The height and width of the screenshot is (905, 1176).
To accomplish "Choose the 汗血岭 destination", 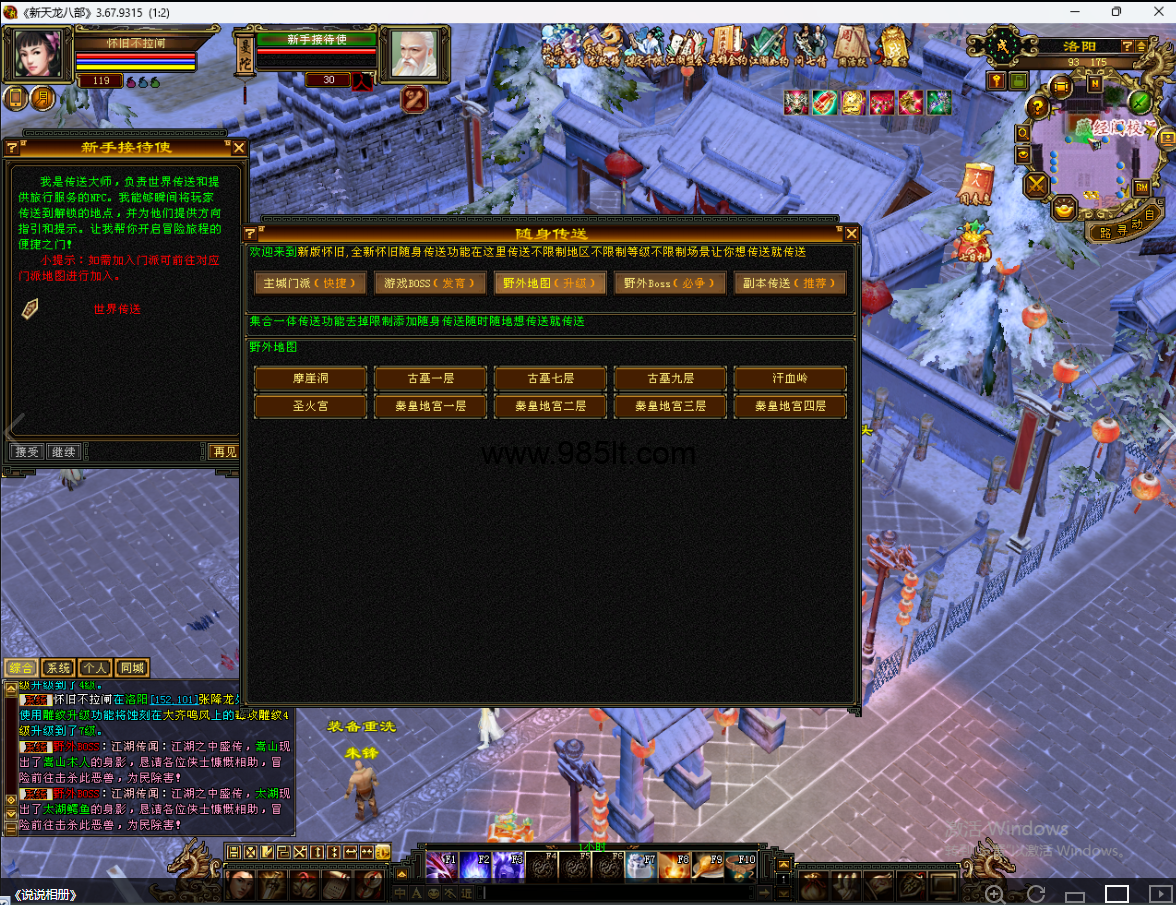I will 790,379.
